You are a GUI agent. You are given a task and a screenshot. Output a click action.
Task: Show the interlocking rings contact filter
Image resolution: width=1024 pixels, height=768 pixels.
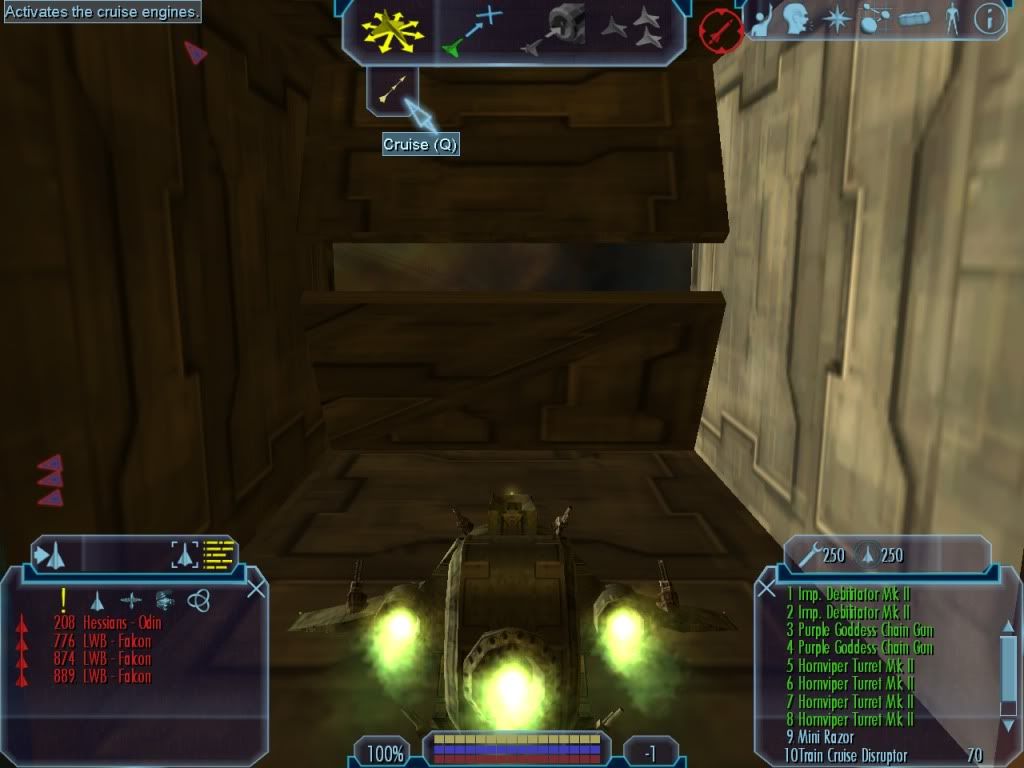[x=198, y=600]
